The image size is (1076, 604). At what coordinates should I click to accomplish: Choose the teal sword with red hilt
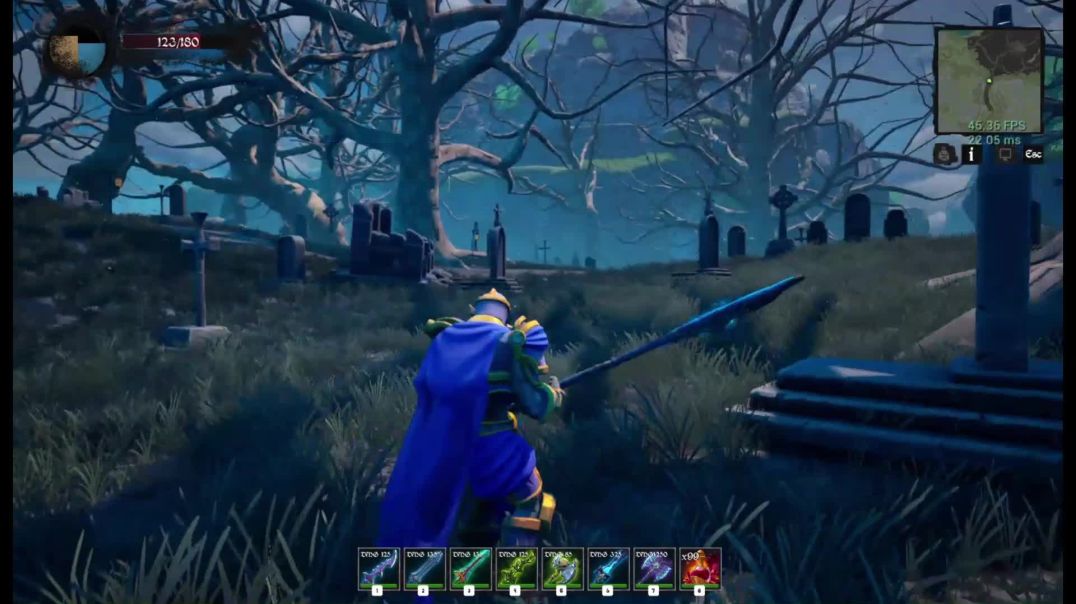470,568
